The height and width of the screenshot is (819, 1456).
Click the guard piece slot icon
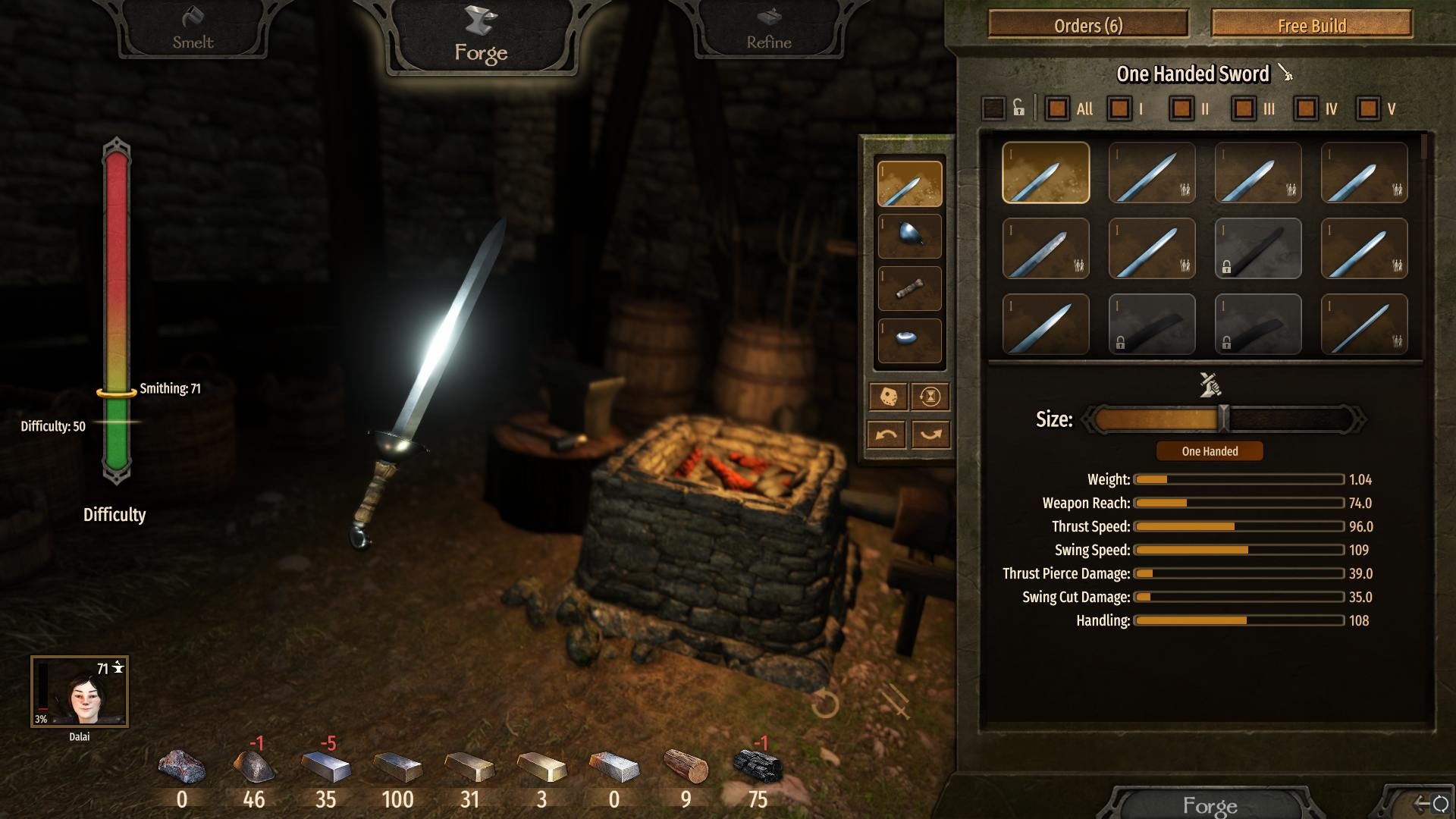pyautogui.click(x=909, y=237)
